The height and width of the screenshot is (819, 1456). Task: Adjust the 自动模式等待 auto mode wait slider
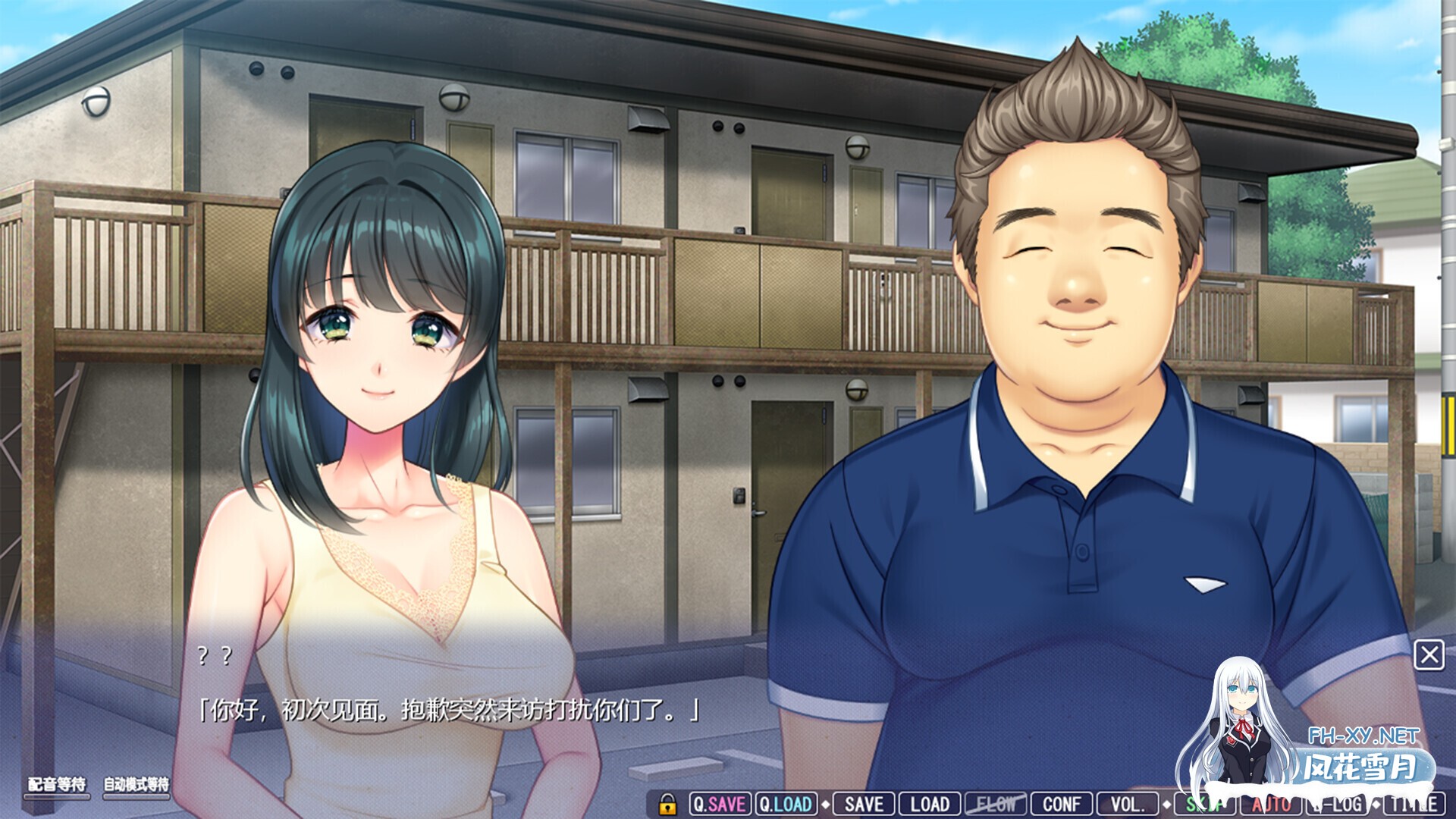136,796
